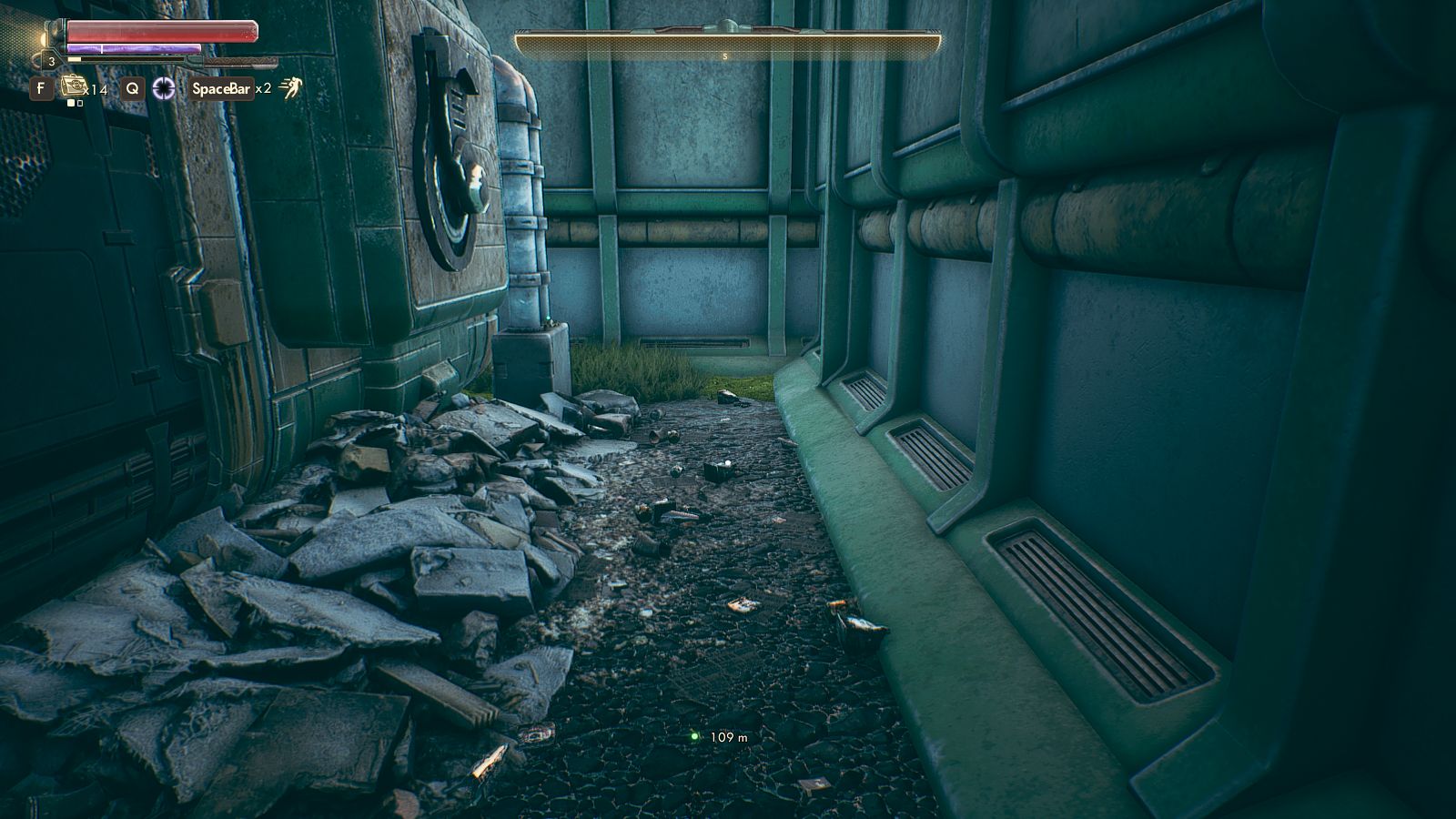Click the filled square indicator under the medkit
The width and height of the screenshot is (1456, 819).
pos(72,103)
